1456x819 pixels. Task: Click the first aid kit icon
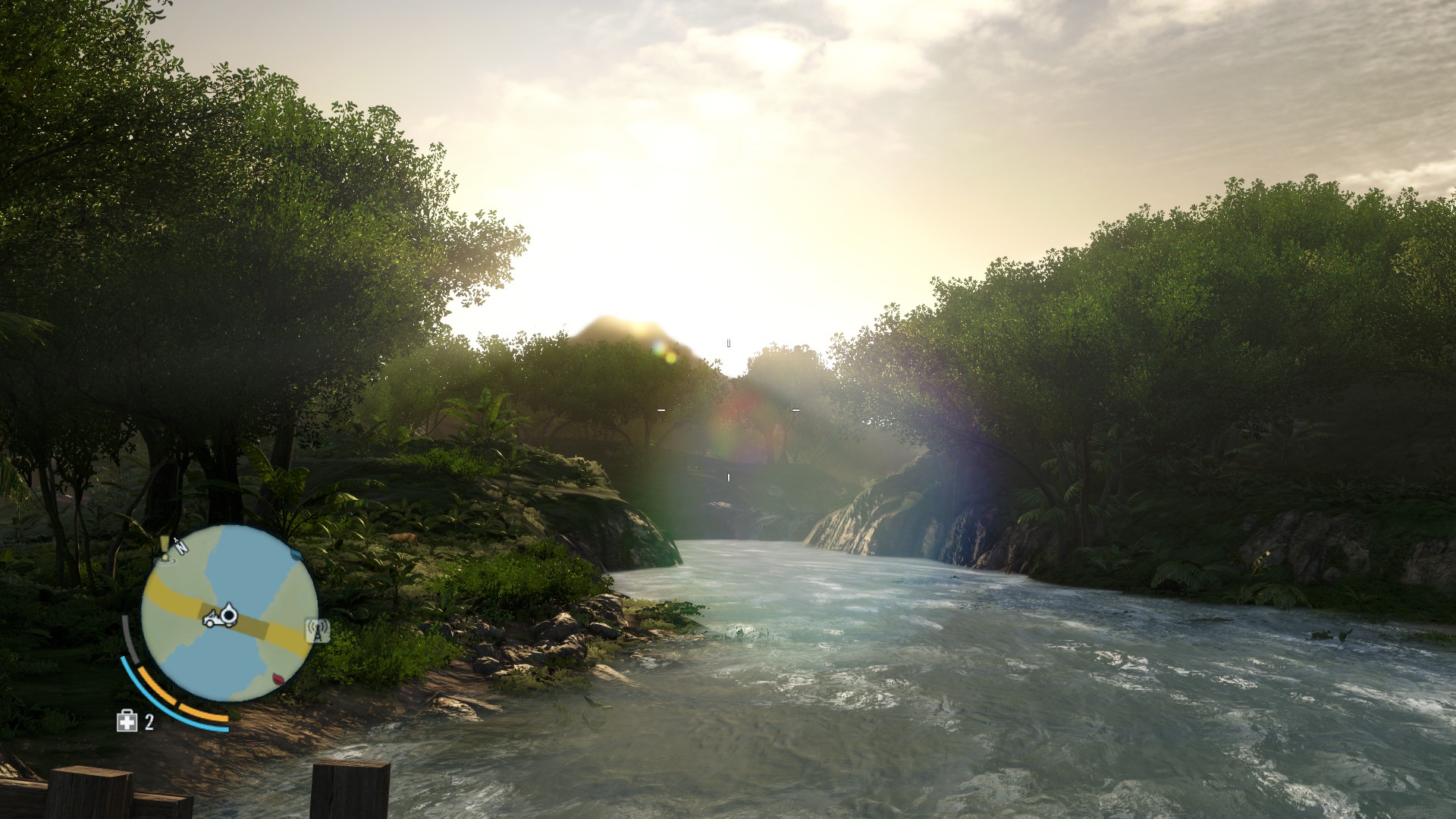coord(127,720)
